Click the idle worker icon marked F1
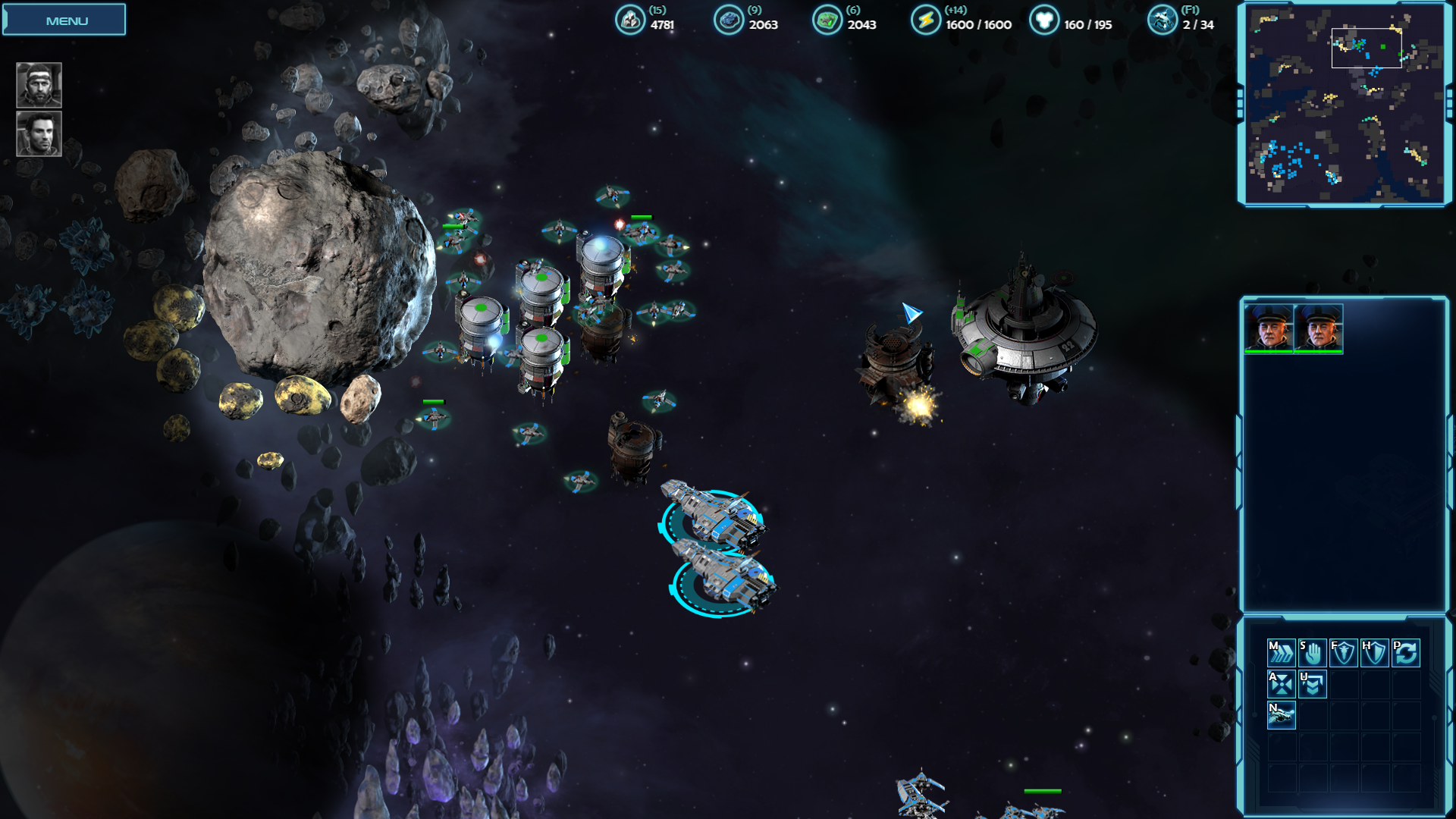The width and height of the screenshot is (1456, 819). pyautogui.click(x=1162, y=20)
